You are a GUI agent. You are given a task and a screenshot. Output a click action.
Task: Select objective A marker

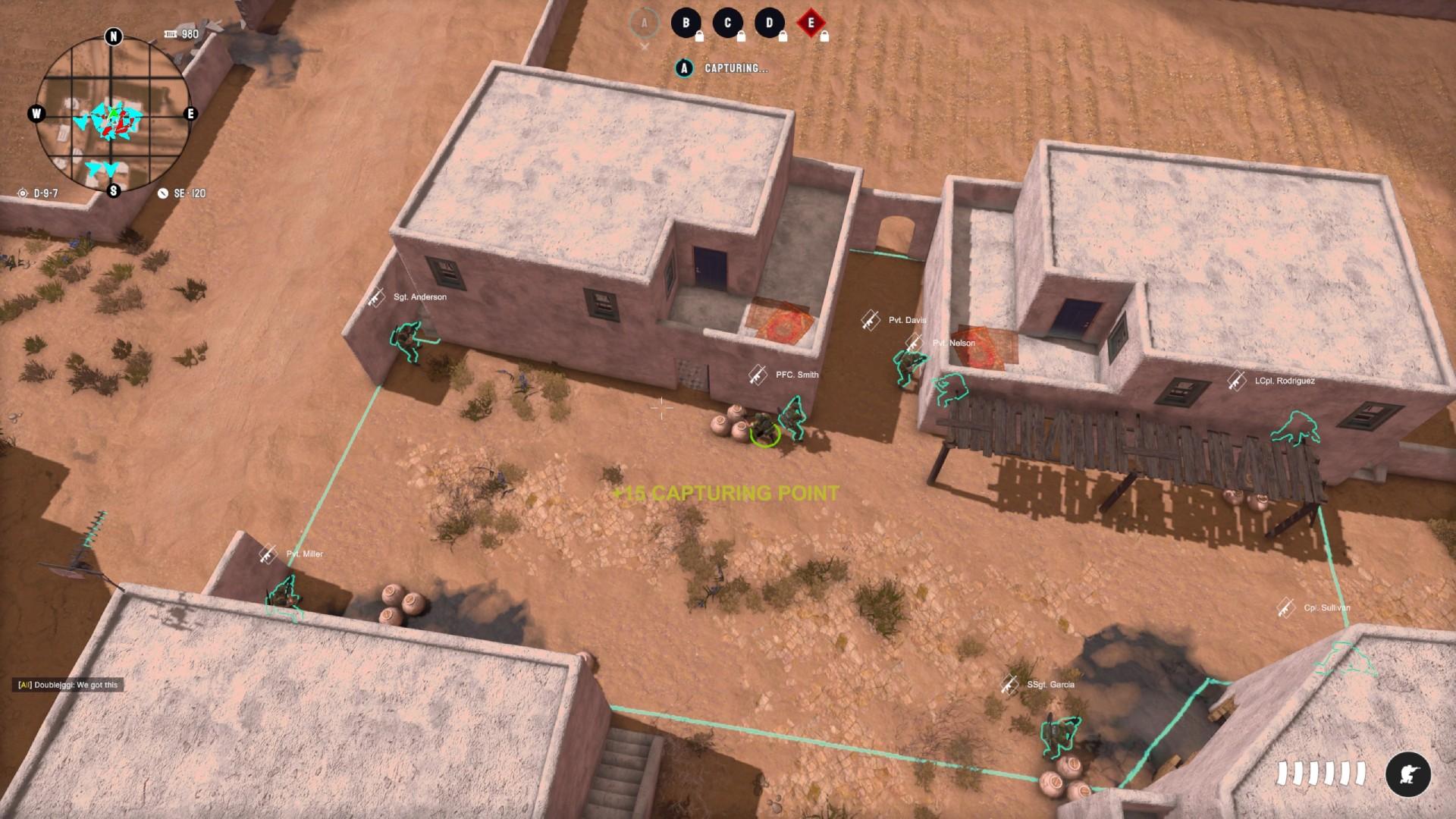click(644, 23)
